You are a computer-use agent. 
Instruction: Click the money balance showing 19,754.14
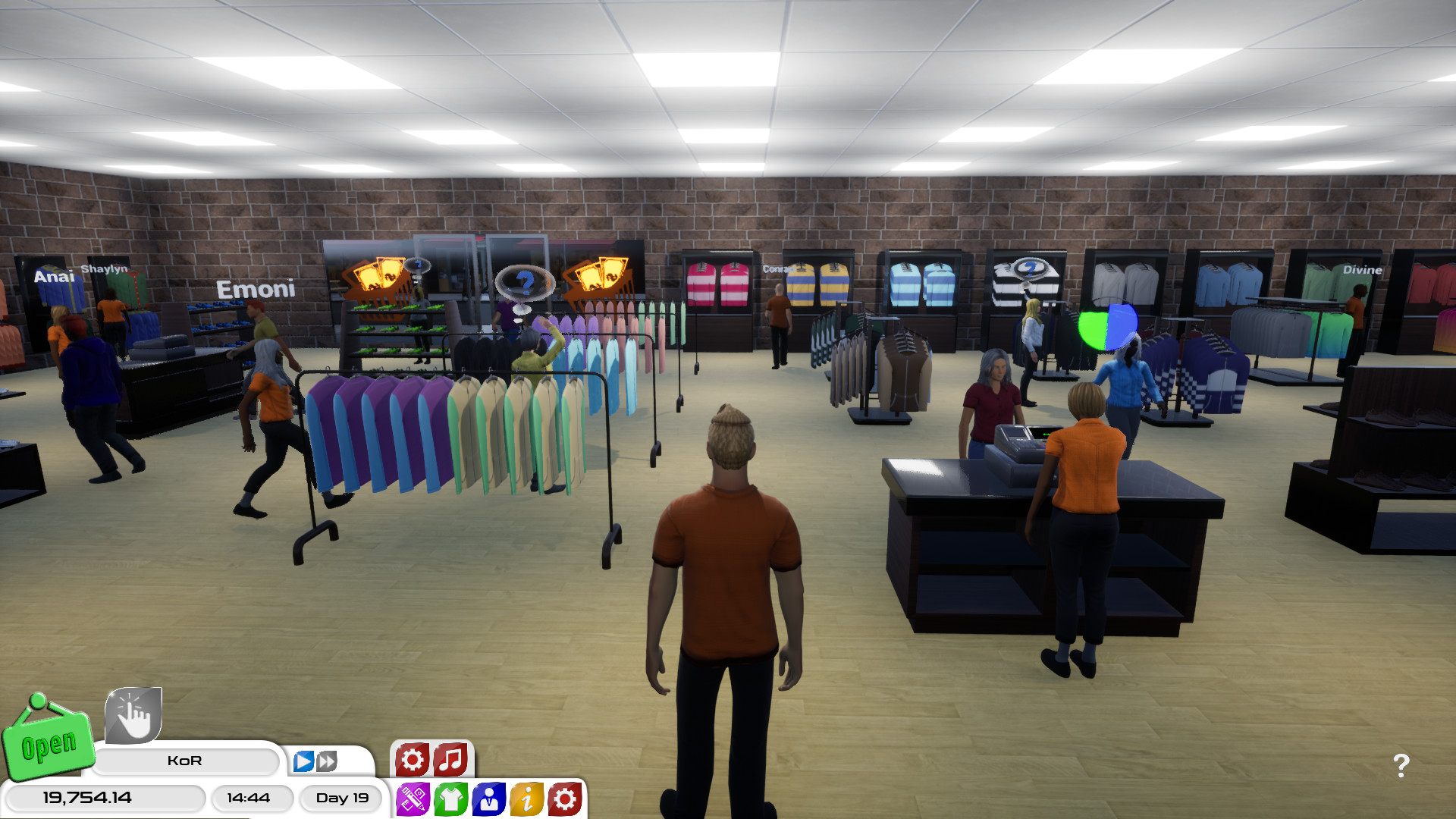[86, 798]
